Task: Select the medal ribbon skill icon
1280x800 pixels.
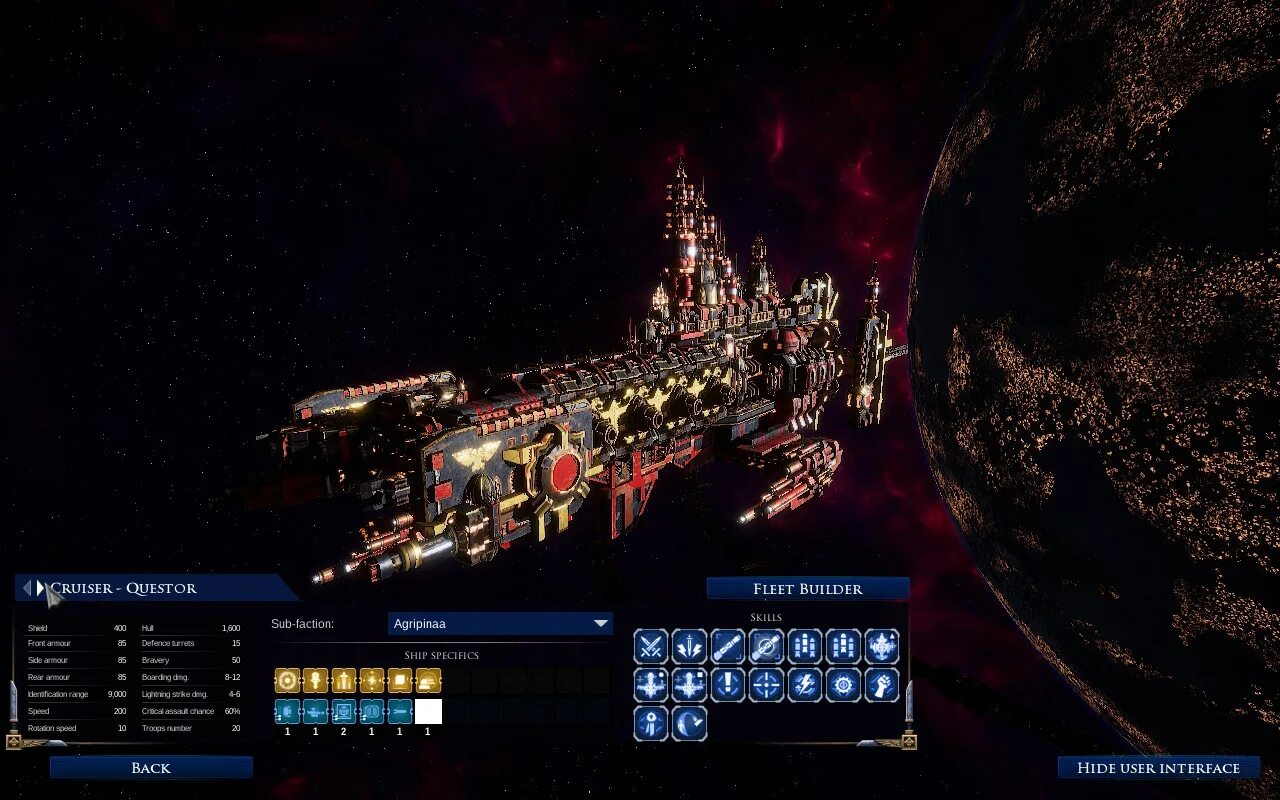Action: [x=651, y=723]
